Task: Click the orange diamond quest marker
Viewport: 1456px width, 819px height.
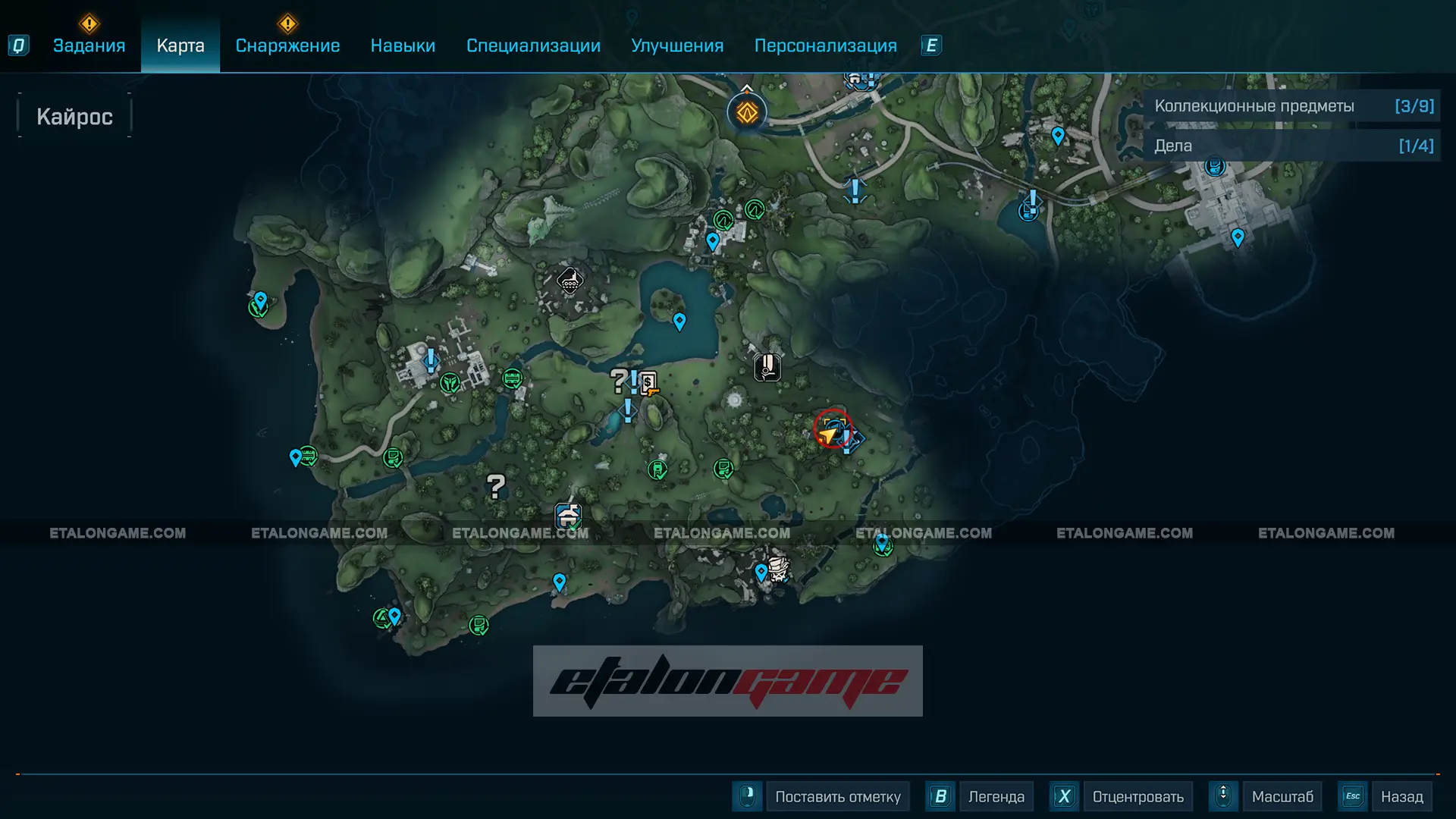Action: click(747, 113)
